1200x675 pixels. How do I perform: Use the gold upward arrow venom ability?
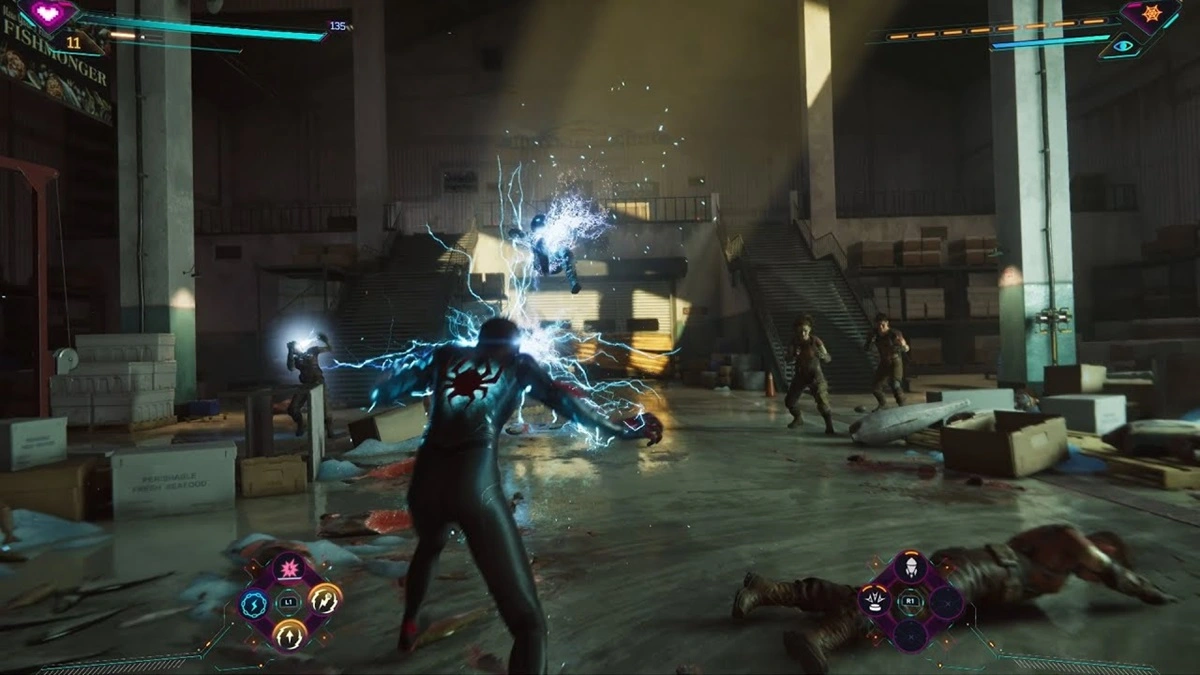[x=290, y=632]
